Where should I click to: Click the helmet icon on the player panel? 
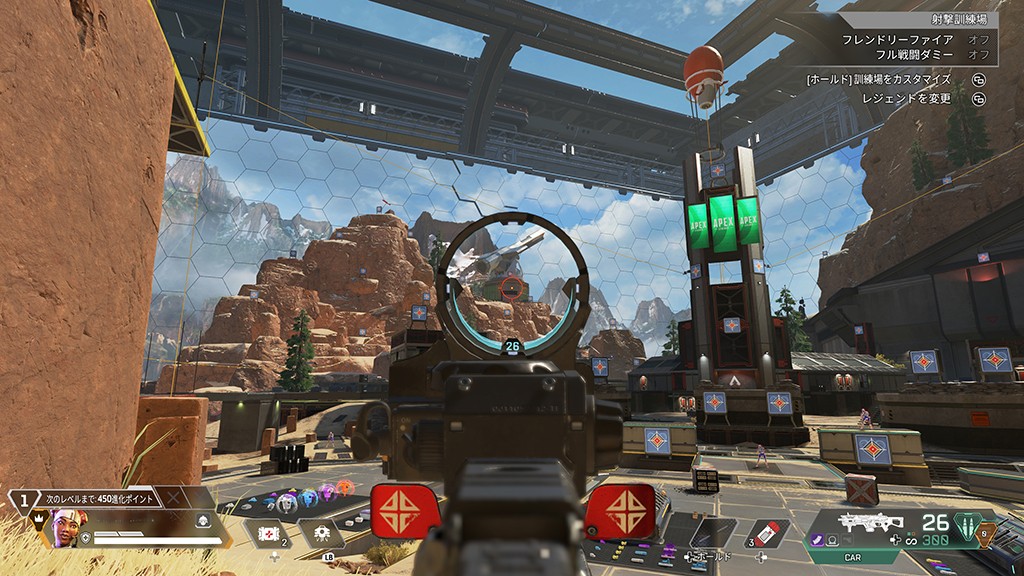pos(201,520)
